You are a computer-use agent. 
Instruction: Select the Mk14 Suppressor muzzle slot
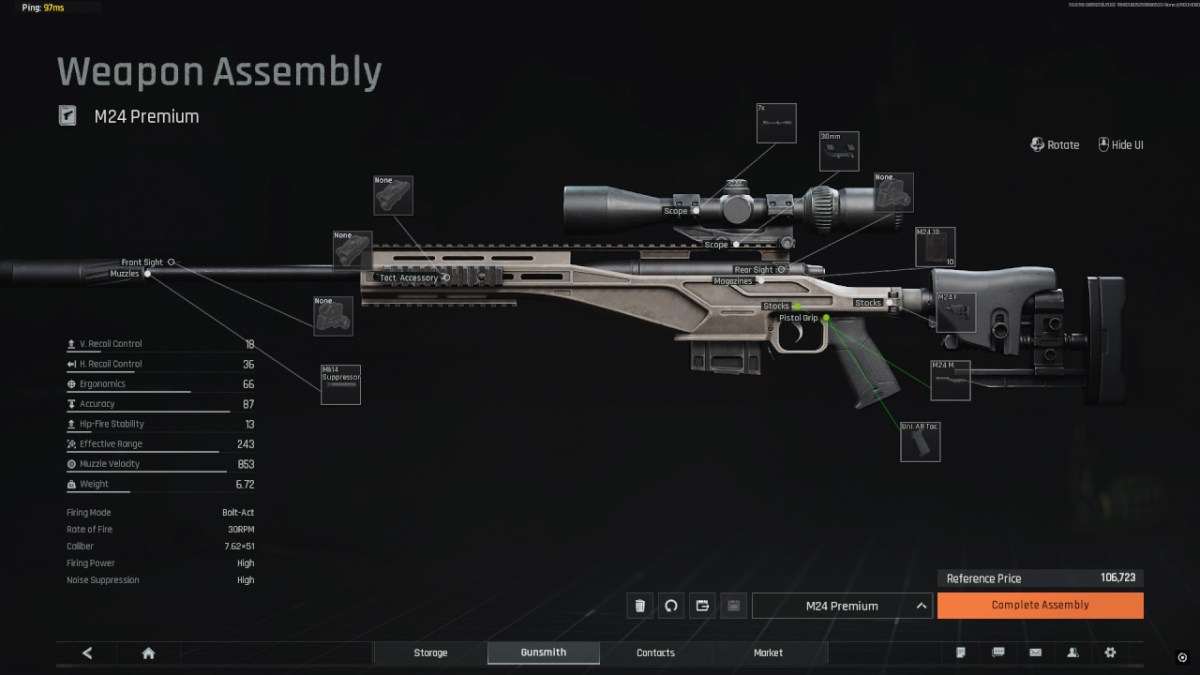coord(340,384)
